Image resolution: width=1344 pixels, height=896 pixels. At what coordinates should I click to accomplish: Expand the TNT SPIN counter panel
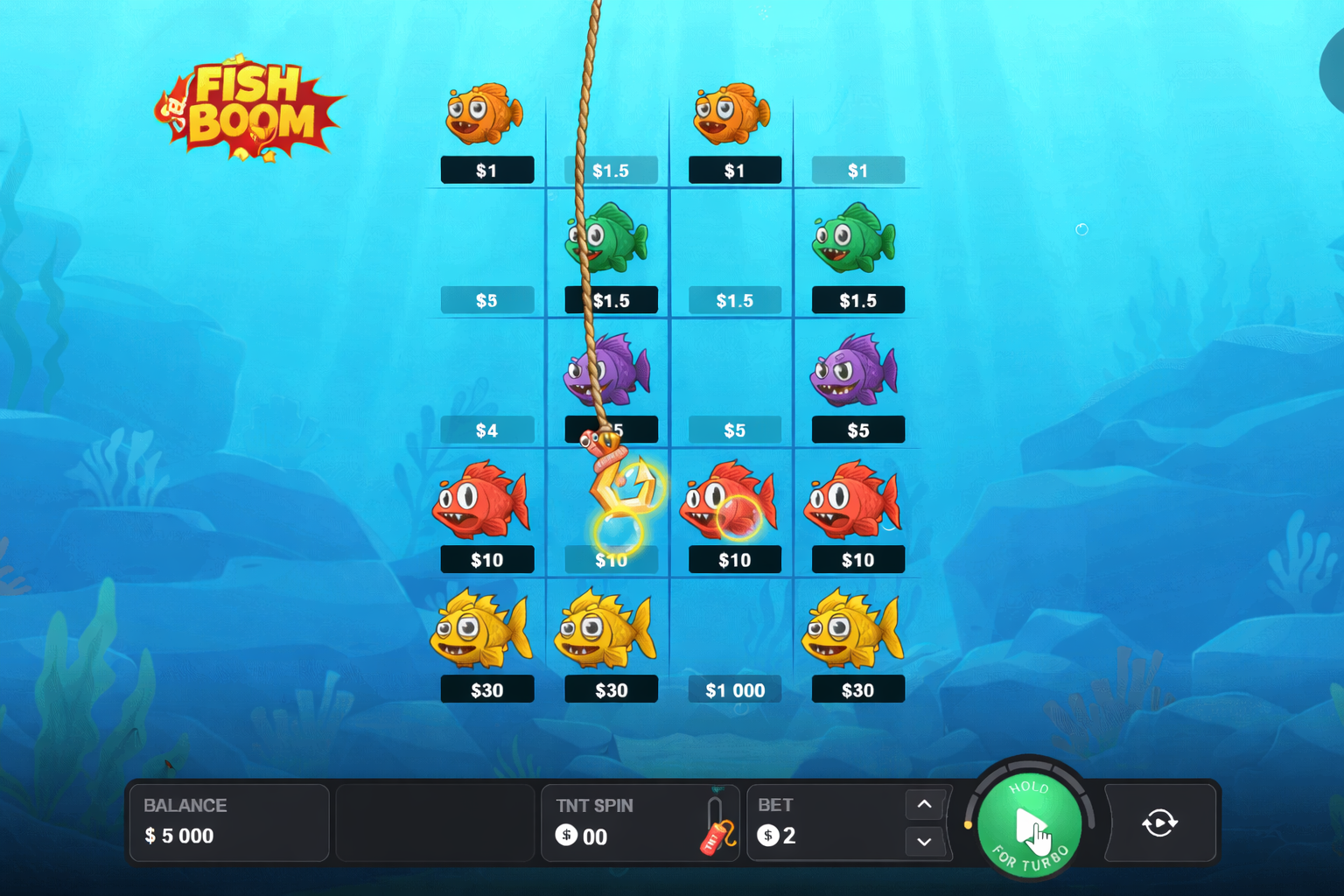tap(640, 822)
